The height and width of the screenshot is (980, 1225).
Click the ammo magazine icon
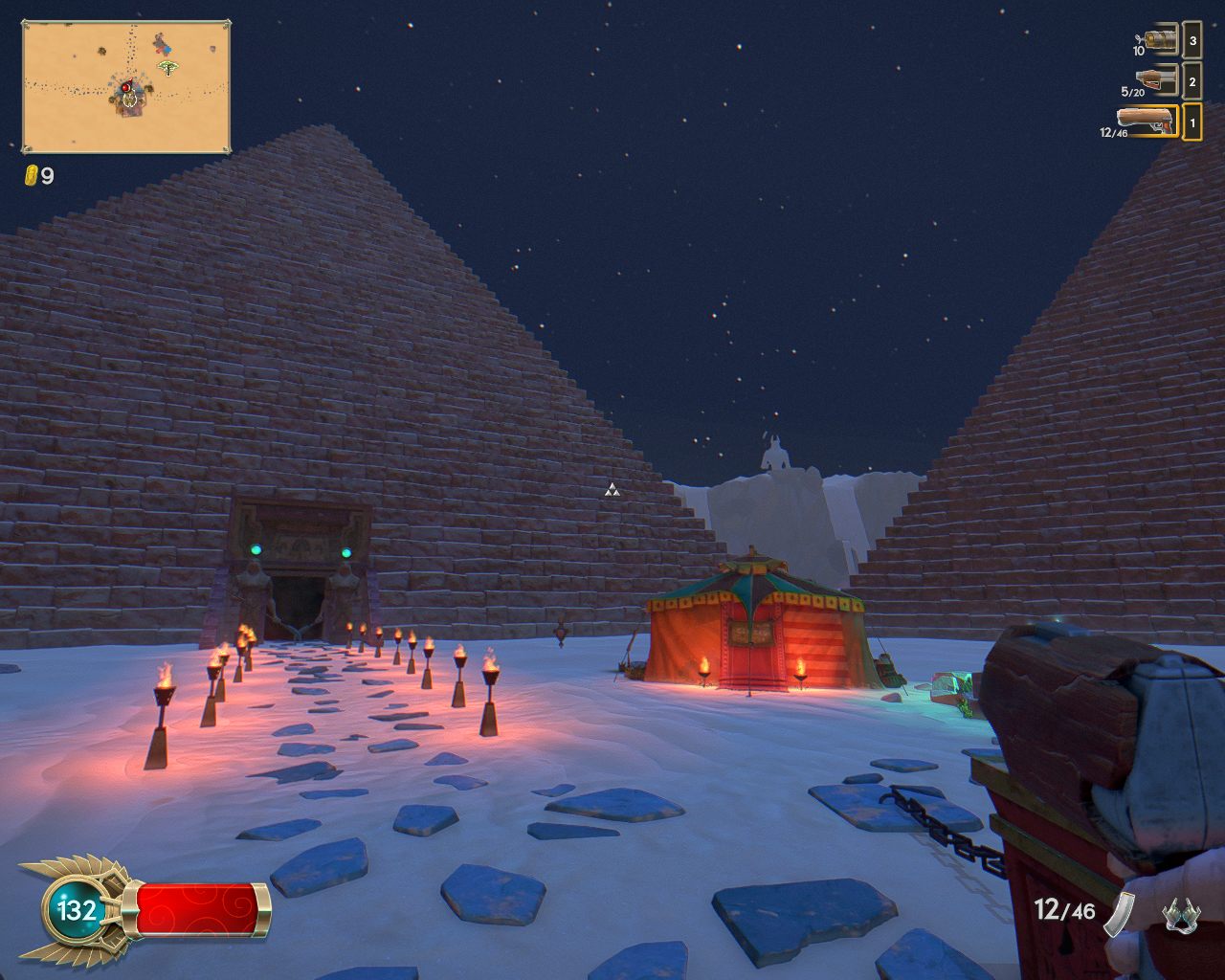[1119, 915]
